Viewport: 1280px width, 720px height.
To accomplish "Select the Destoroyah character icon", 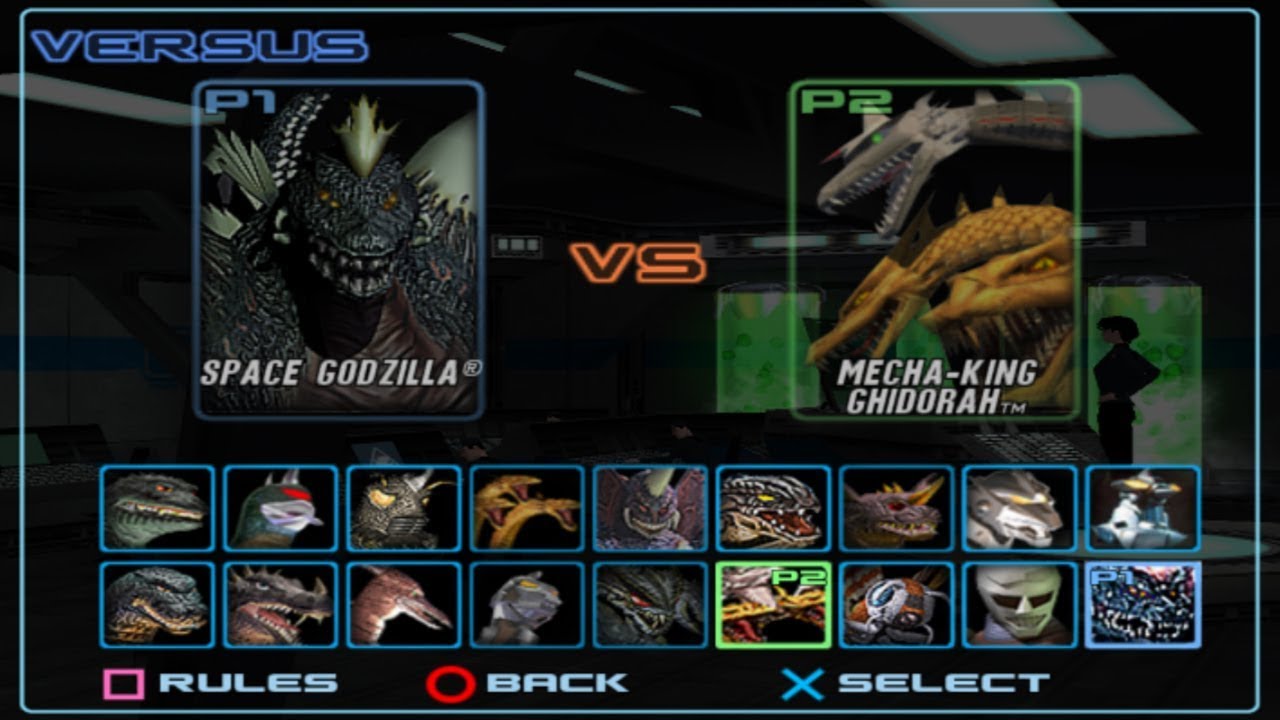I will pyautogui.click(x=635, y=512).
